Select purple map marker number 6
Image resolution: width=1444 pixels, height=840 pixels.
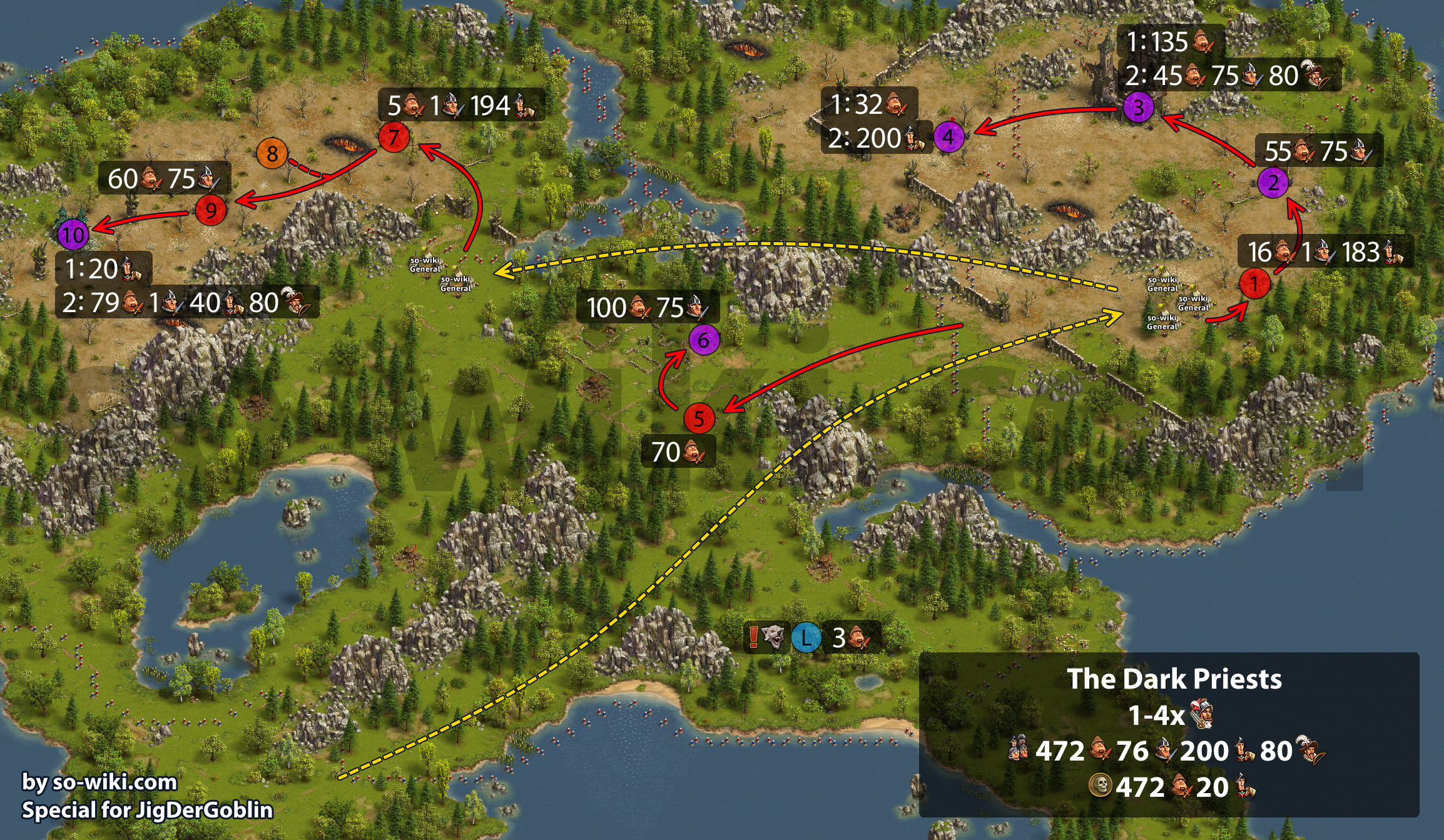(x=704, y=340)
